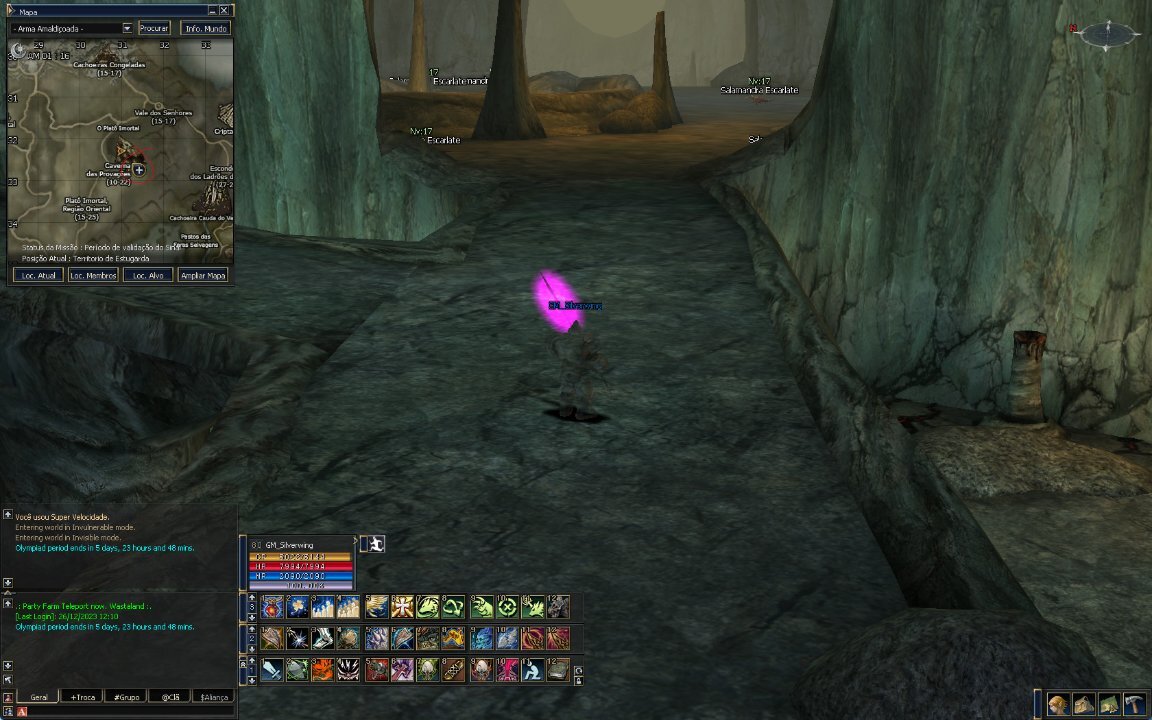Open the compass radar in the corner
Screen dimensions: 1152x720
pos(1108,34)
